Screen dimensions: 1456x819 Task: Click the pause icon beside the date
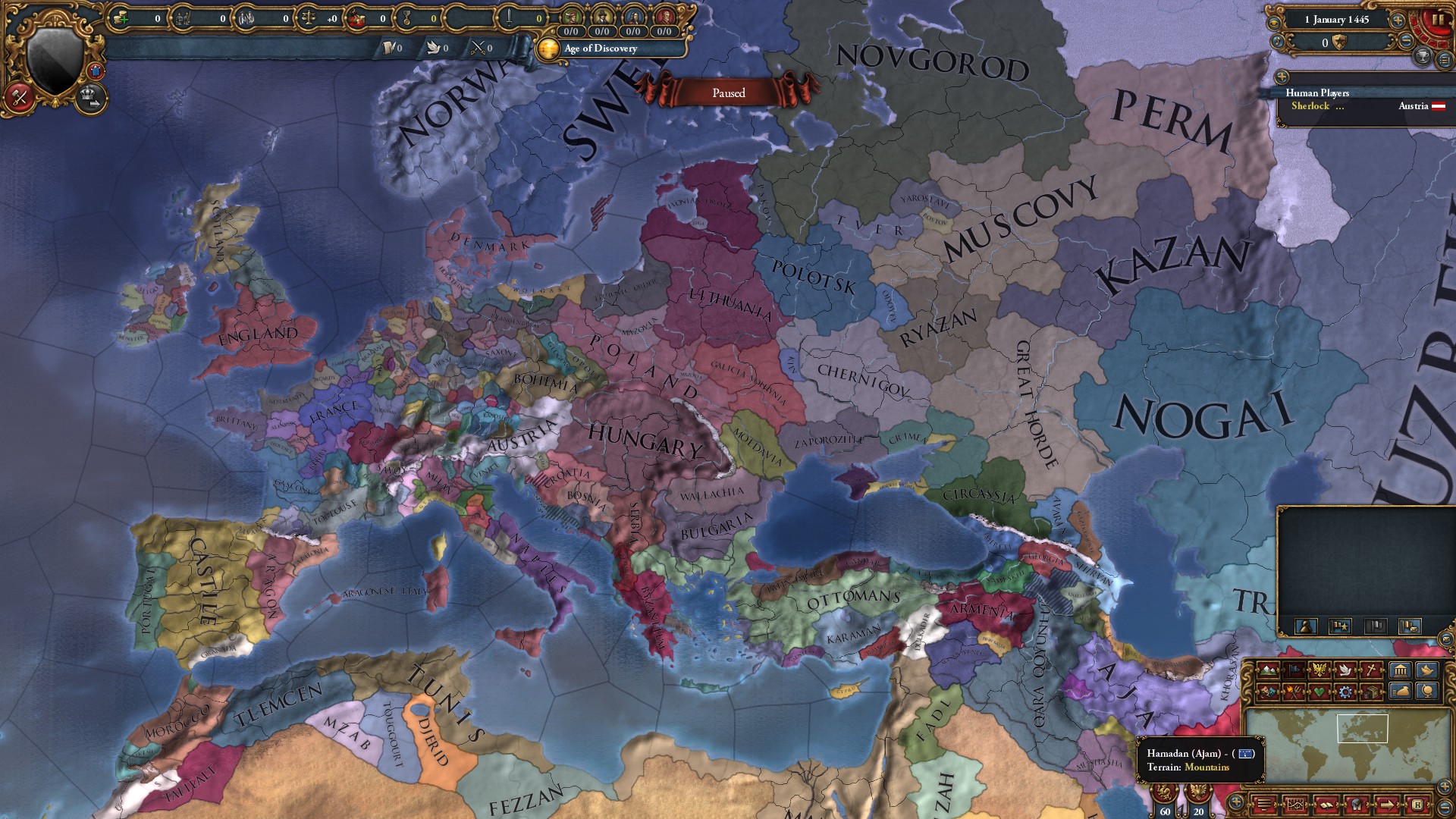coord(1439,20)
